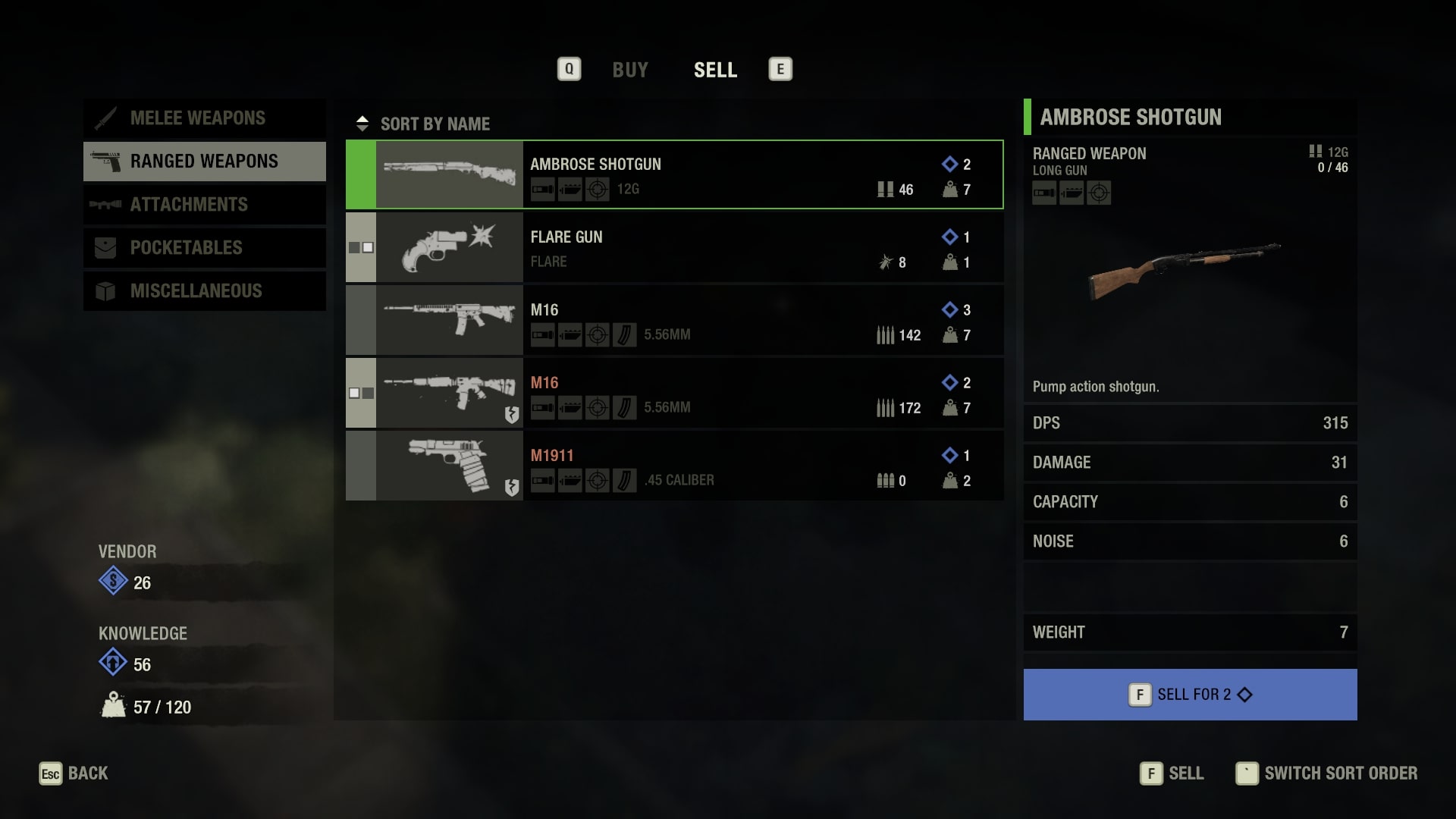1456x819 pixels.
Task: Select the SELL tab
Action: pos(715,70)
